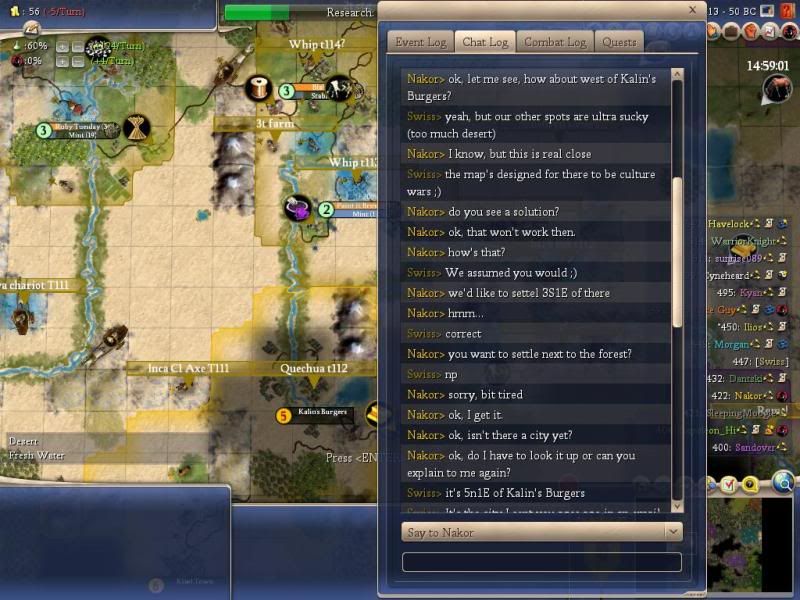Select the Ruby Tuesday city bar

click(x=79, y=129)
